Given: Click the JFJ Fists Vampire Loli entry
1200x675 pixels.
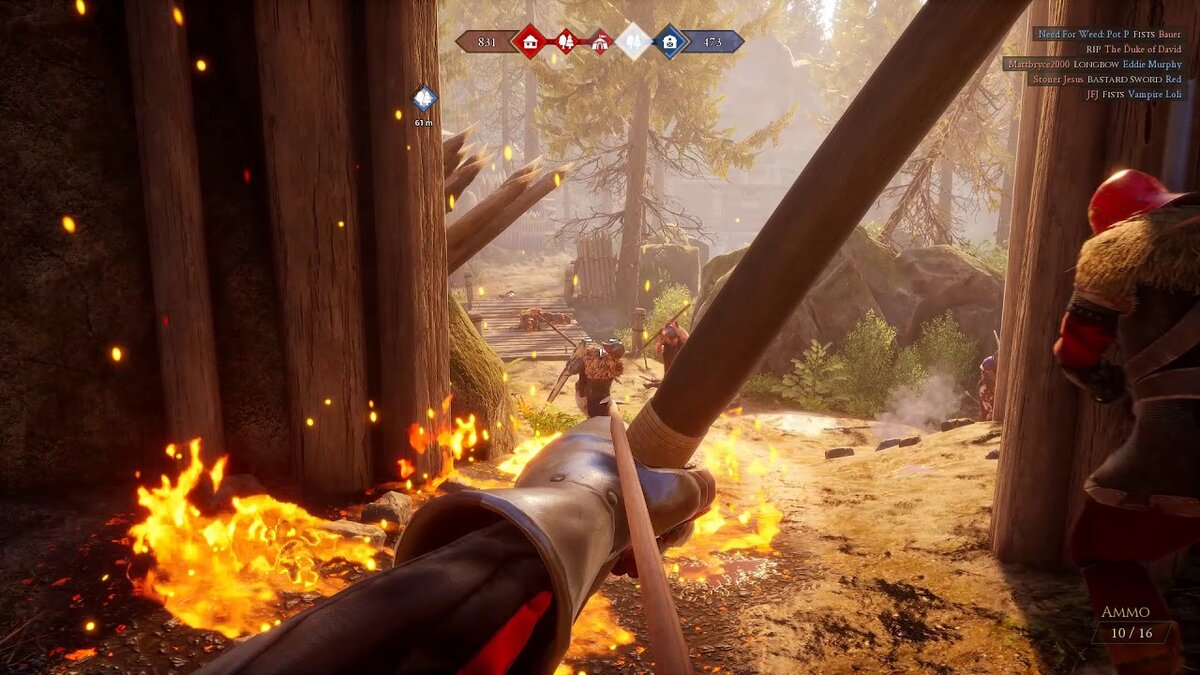Looking at the screenshot, I should point(1133,94).
